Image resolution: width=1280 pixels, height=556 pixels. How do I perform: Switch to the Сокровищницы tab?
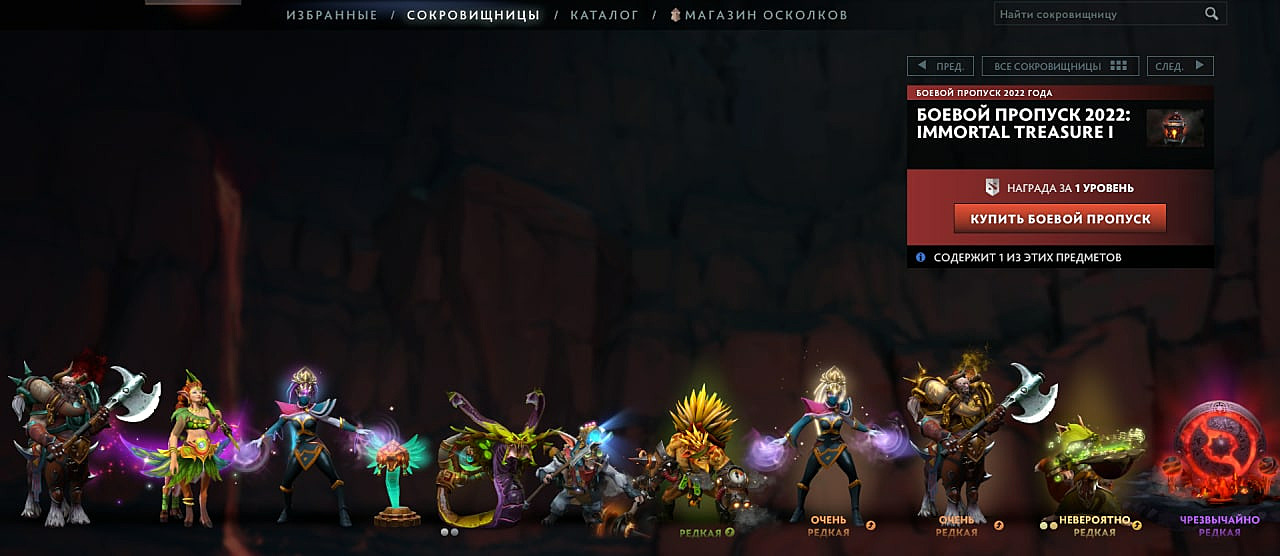[473, 15]
